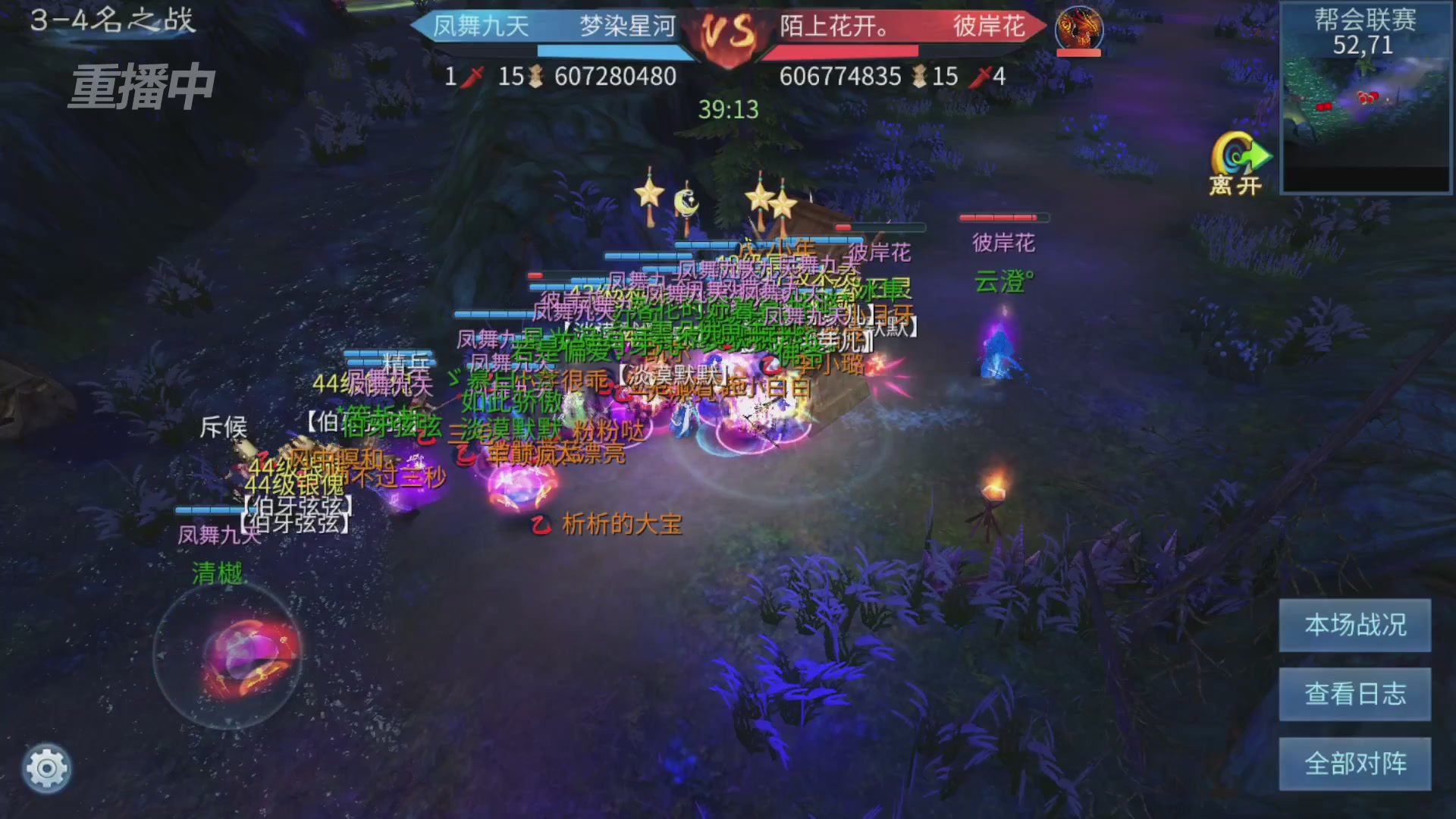Click the red team trophy score icon

click(920, 77)
